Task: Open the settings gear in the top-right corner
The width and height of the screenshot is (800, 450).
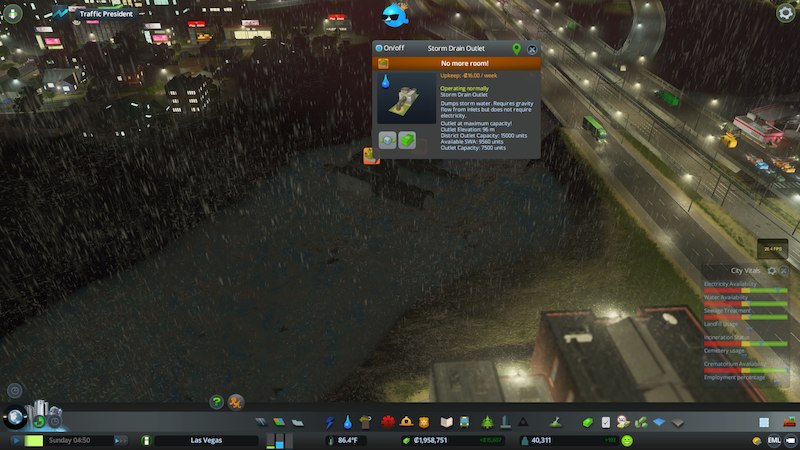Action: [x=786, y=12]
